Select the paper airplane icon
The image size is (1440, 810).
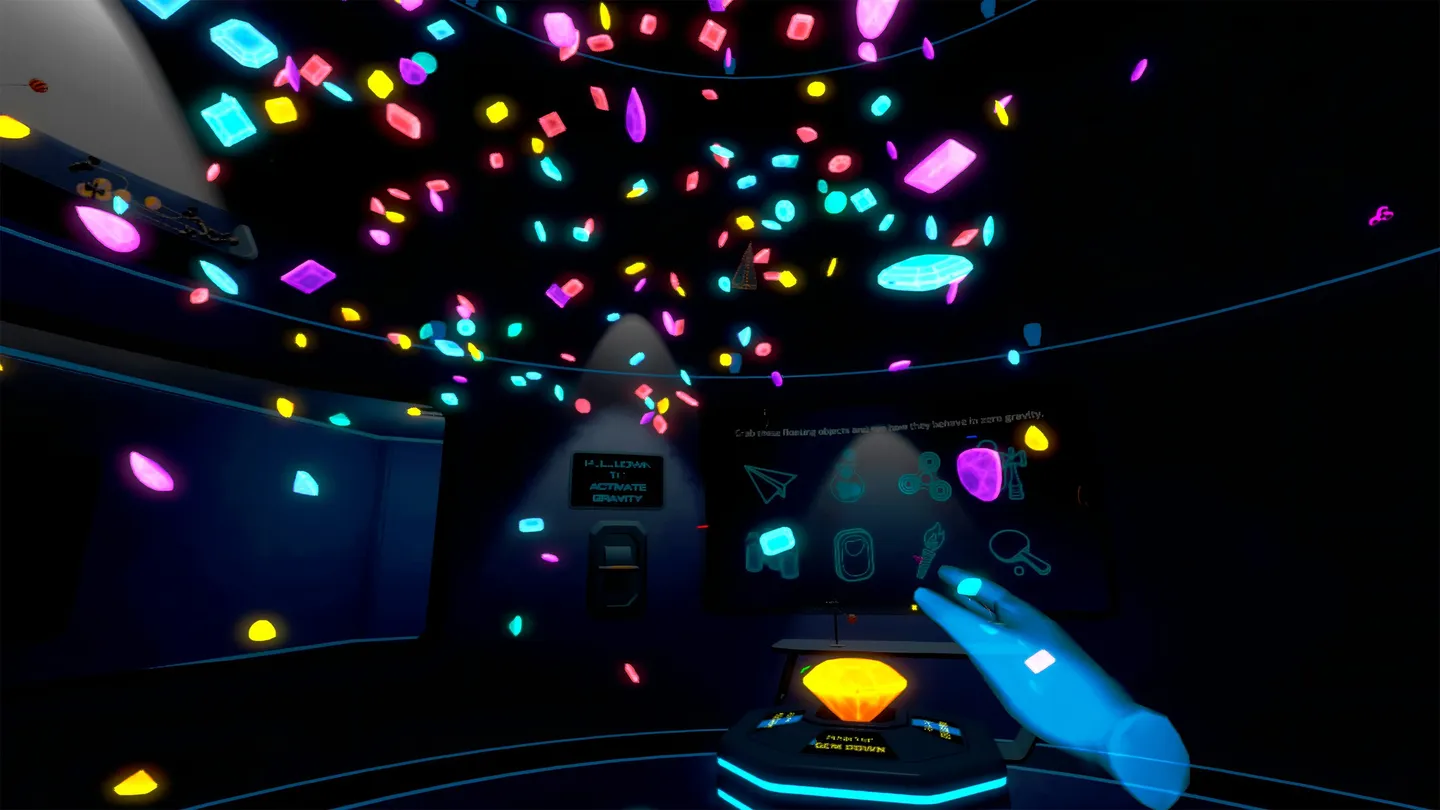pos(768,483)
